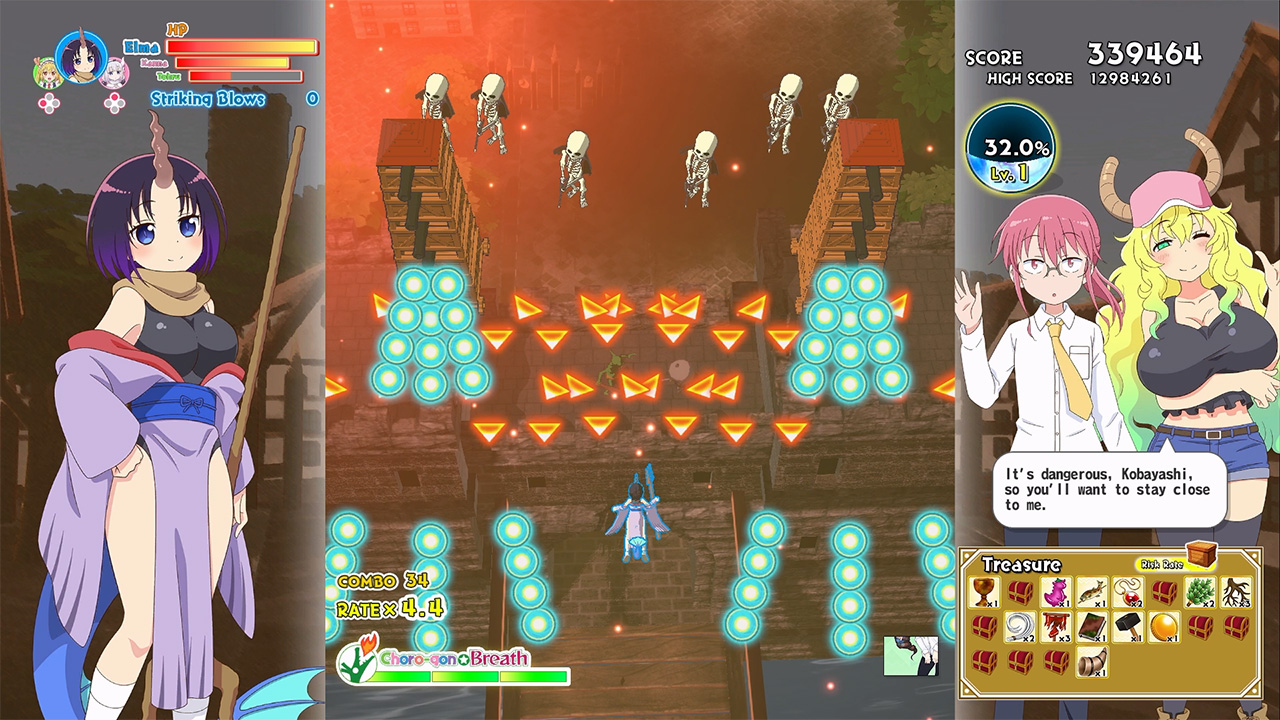The image size is (1280, 720).
Task: Select the fish item in the Treasure inventory
Action: pos(1090,593)
